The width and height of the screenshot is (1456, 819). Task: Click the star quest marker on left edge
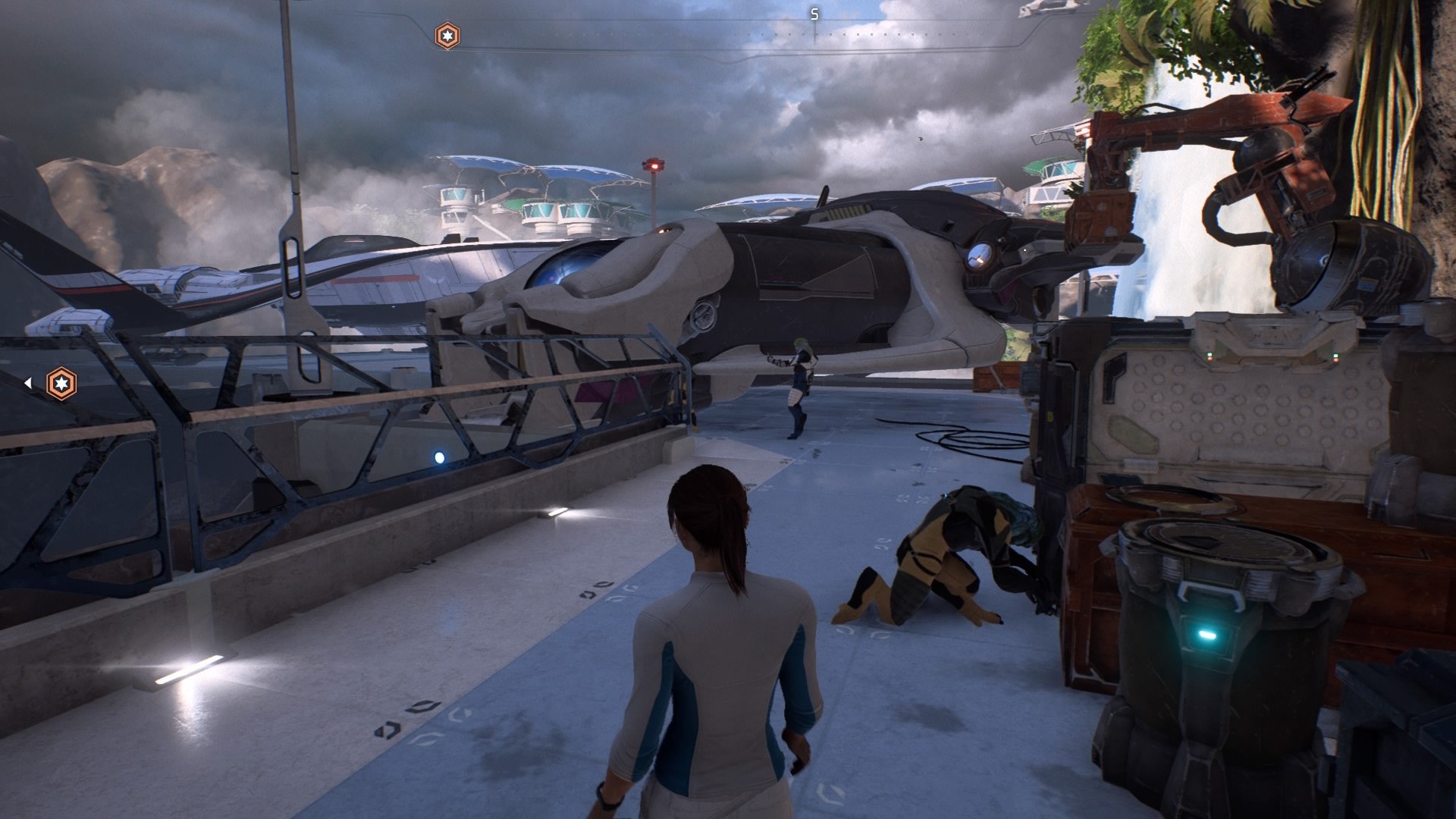coord(62,384)
